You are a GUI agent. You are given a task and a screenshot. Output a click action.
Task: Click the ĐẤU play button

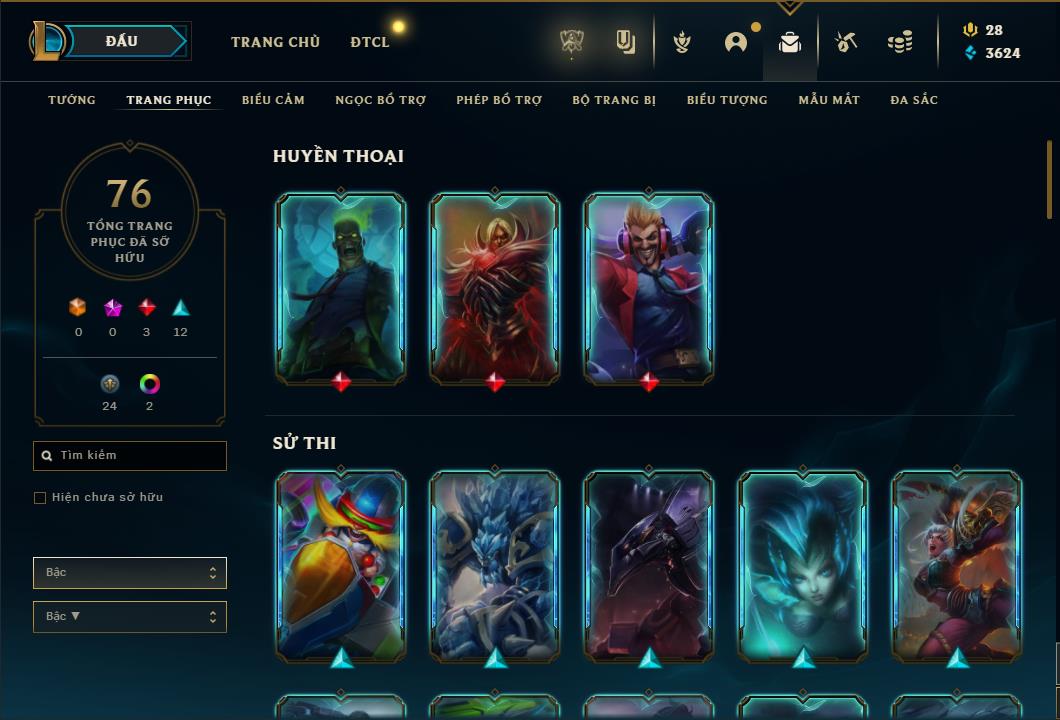[122, 41]
